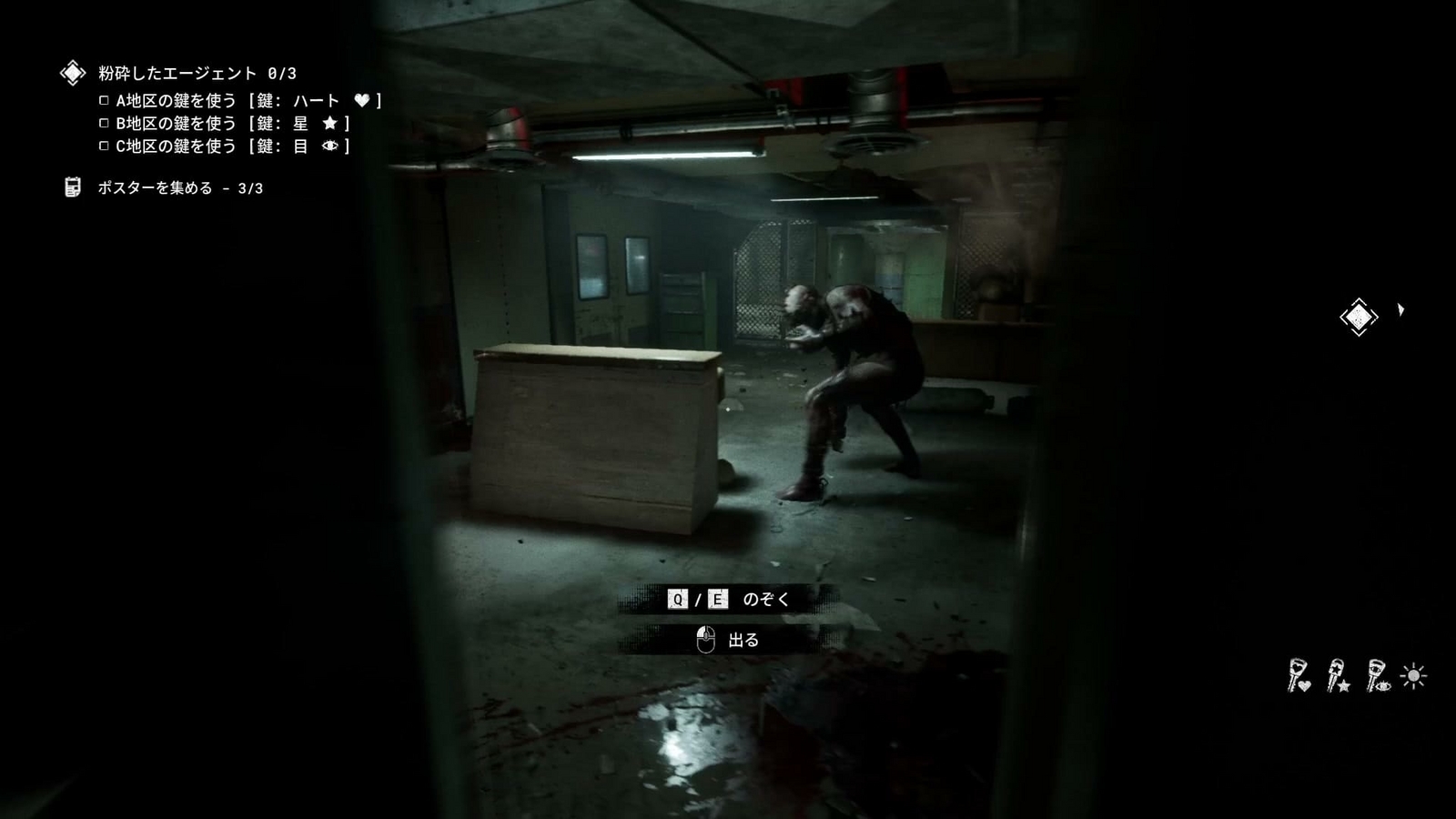Click the のぞく peek prompt
The width and height of the screenshot is (1456, 819).
(x=764, y=599)
